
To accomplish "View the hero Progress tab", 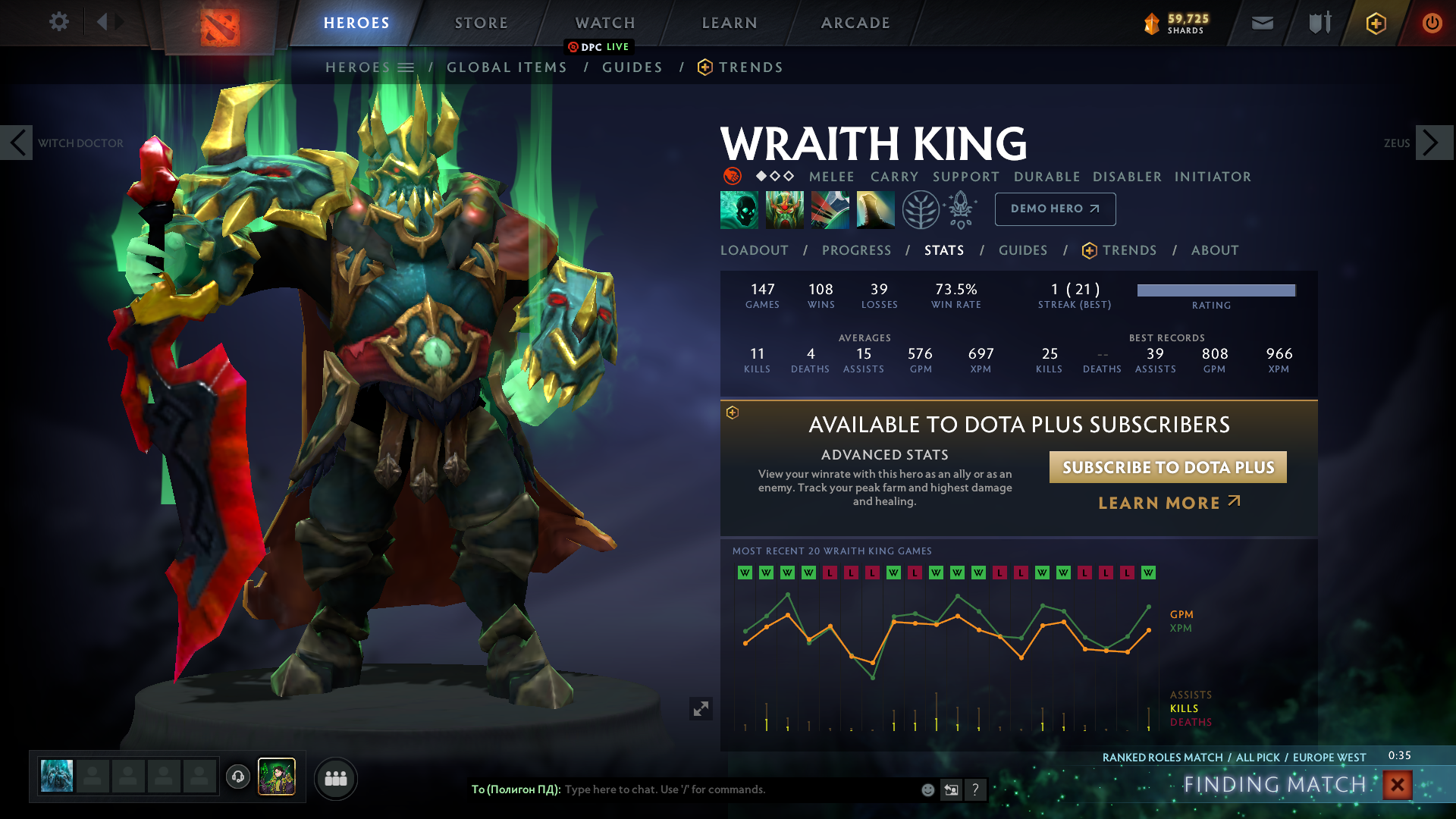I will tap(856, 250).
